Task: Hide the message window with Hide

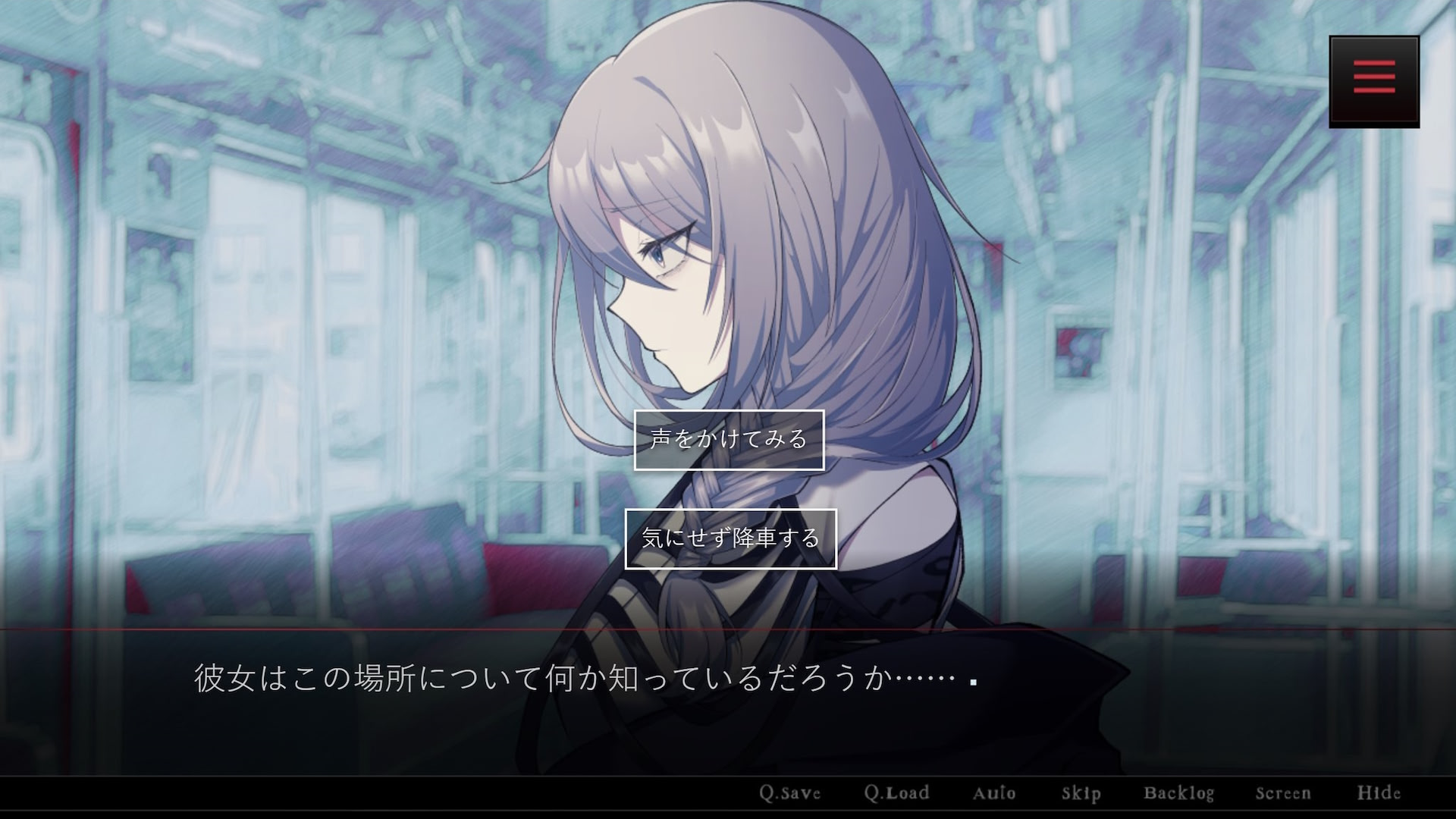Action: pyautogui.click(x=1379, y=793)
